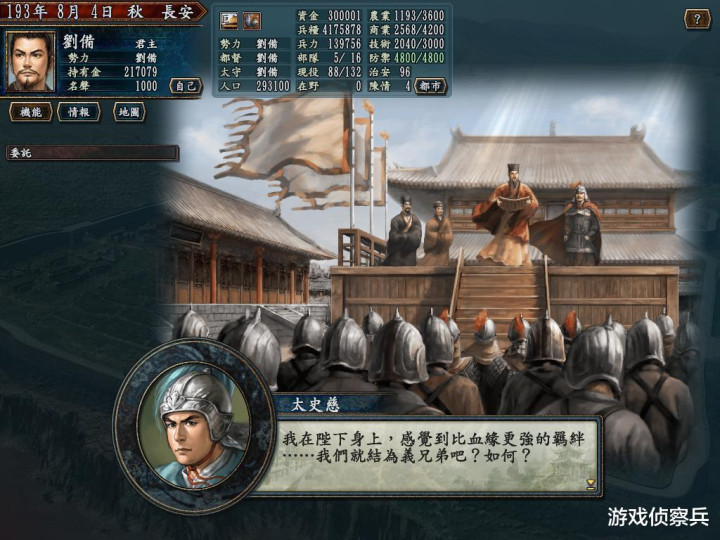Viewport: 720px width, 540px height.
Task: Open the 機能 (functions) menu
Action: pyautogui.click(x=30, y=112)
